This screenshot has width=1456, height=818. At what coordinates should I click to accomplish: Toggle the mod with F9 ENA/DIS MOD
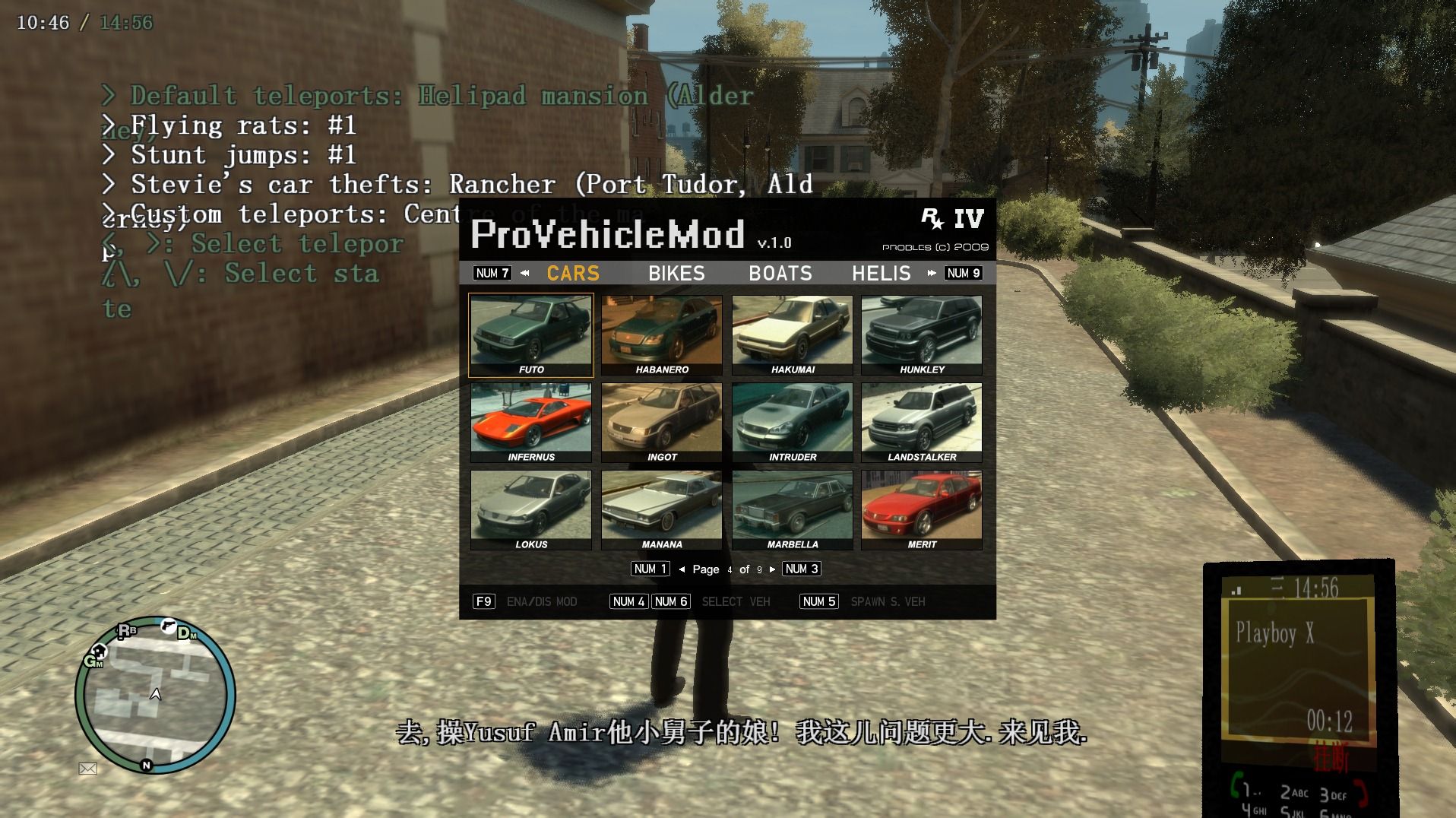coord(484,601)
